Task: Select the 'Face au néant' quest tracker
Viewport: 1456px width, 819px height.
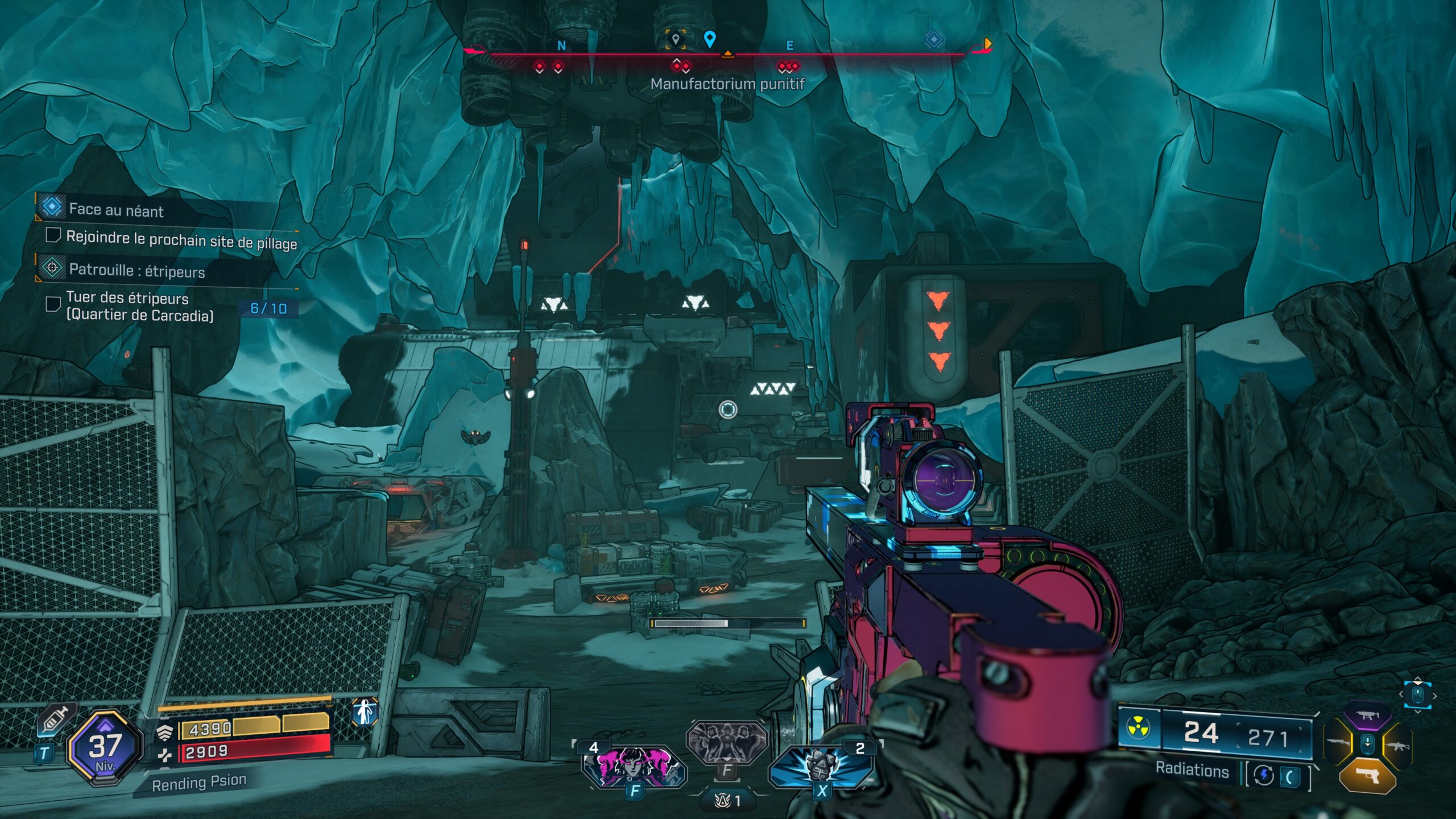Action: 116,209
